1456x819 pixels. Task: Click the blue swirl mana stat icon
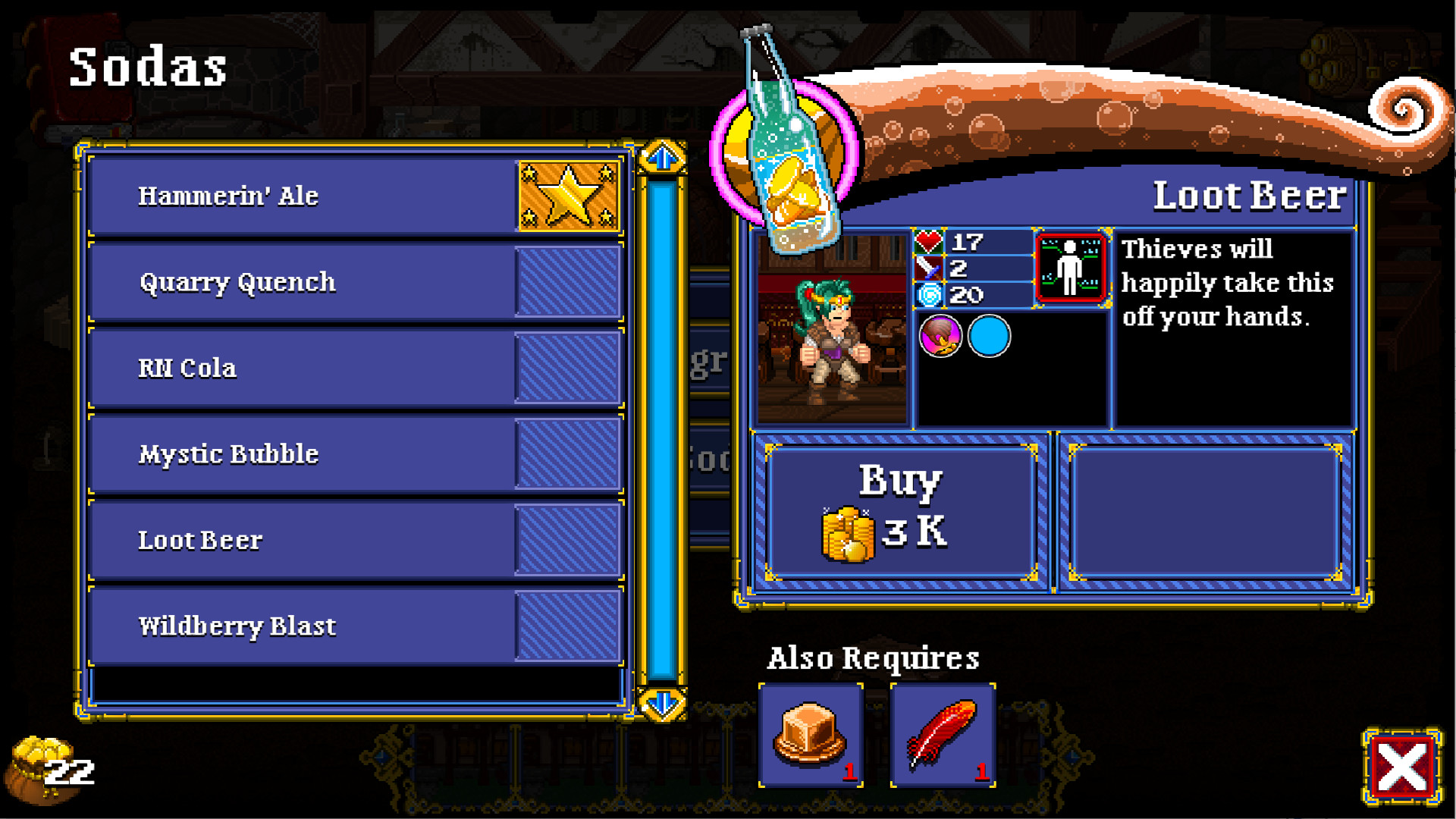click(930, 295)
